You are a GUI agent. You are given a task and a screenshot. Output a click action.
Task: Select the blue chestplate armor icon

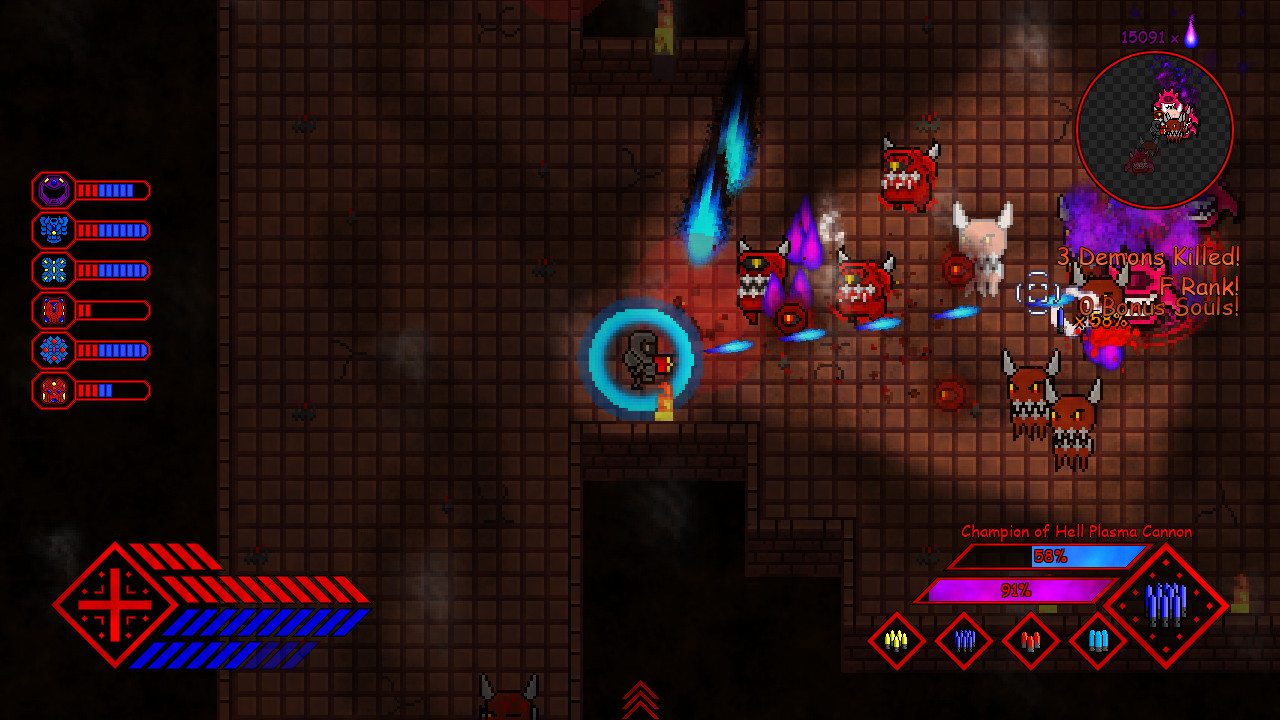pyautogui.click(x=53, y=230)
